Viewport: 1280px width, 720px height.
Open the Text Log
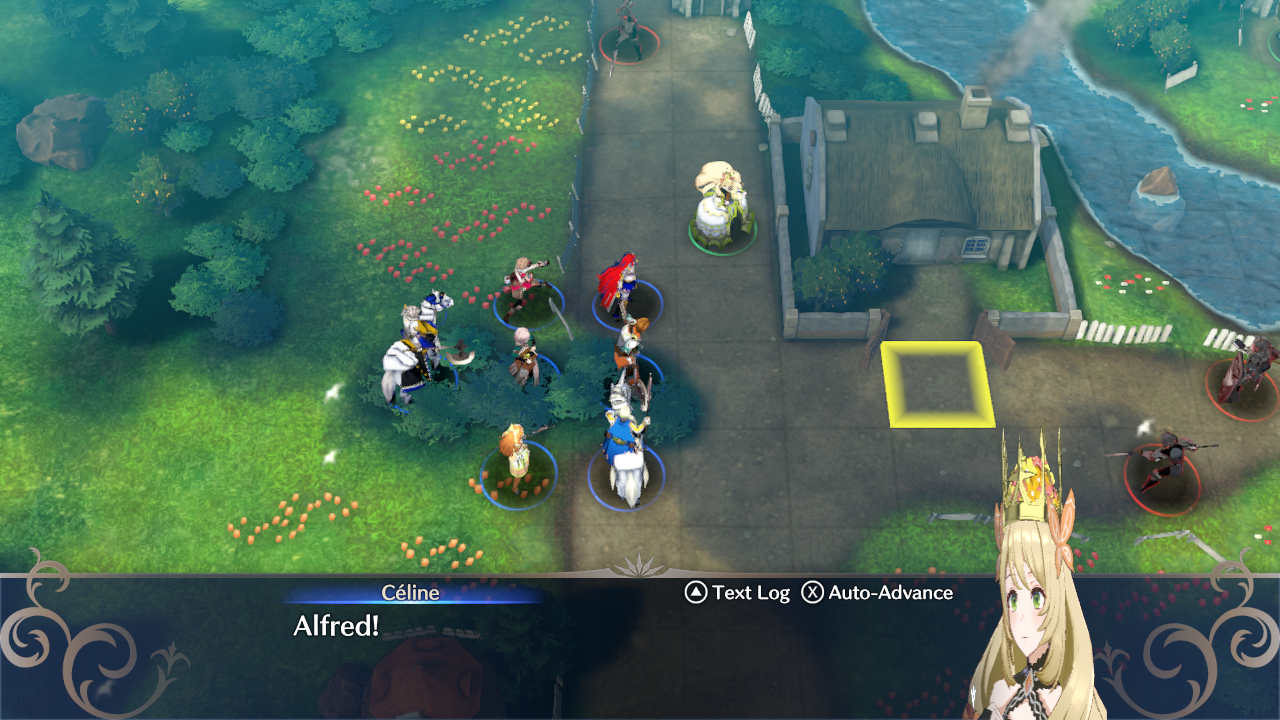[x=738, y=593]
